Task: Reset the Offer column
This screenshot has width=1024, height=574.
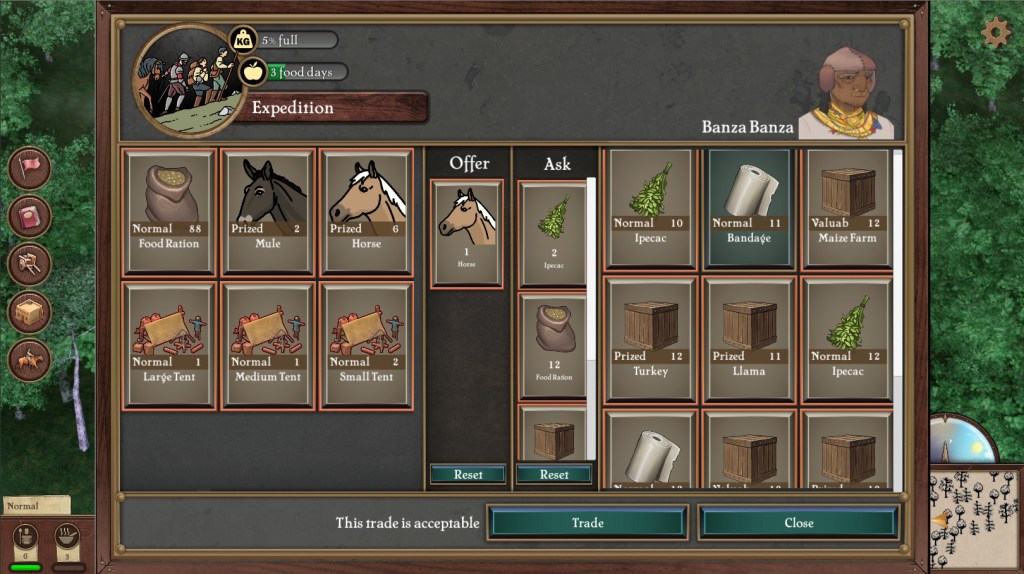Action: tap(468, 474)
